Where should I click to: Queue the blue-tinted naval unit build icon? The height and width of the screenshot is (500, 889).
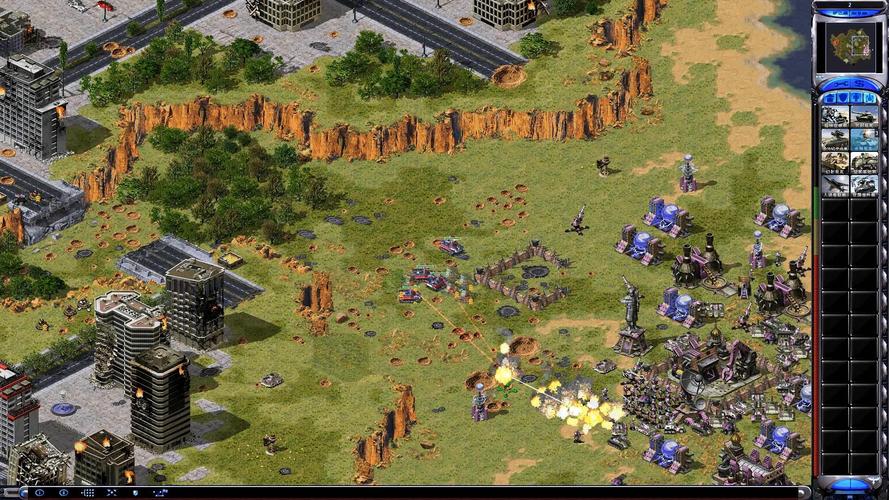(x=864, y=139)
